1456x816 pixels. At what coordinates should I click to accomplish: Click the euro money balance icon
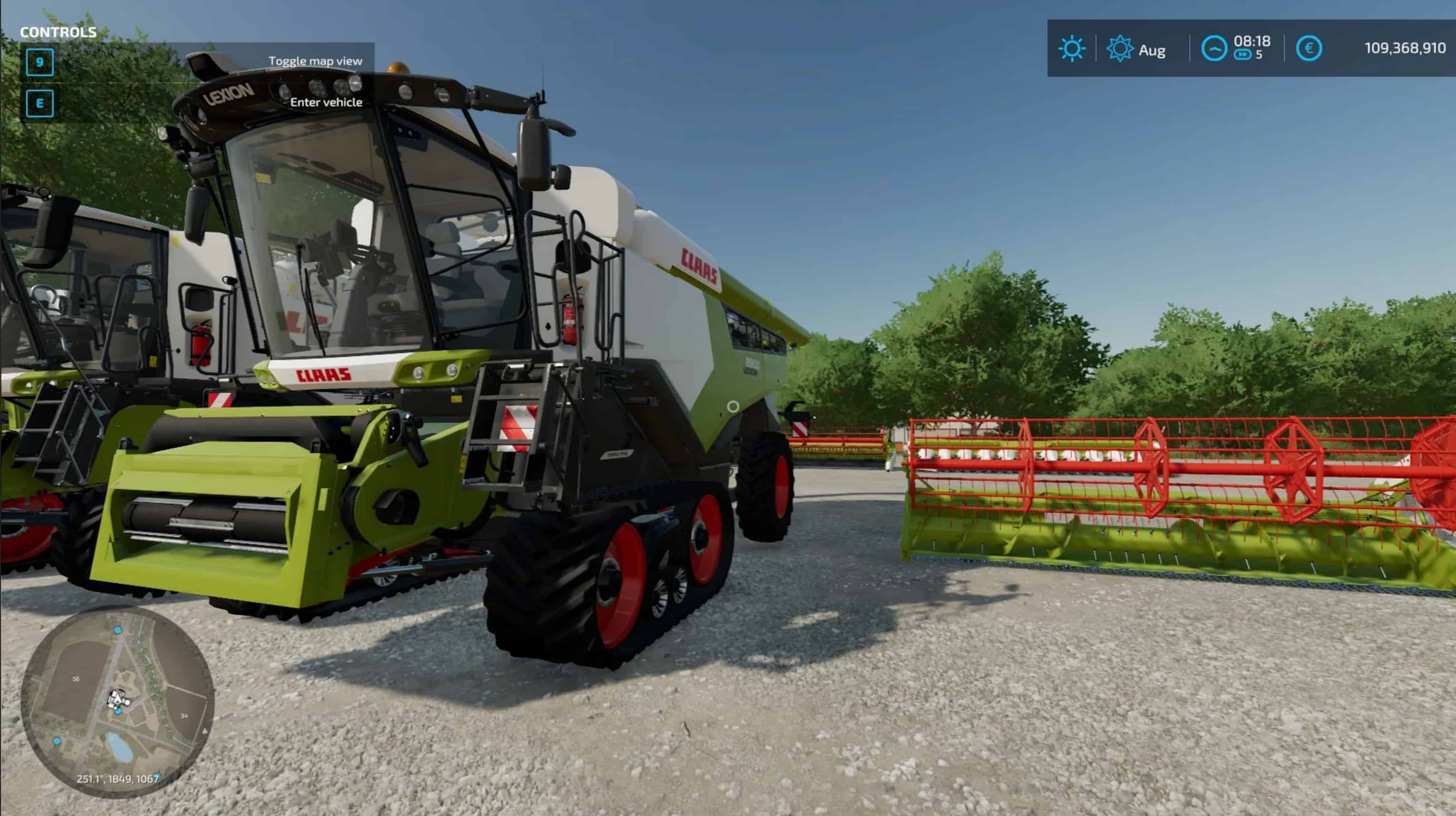1308,49
